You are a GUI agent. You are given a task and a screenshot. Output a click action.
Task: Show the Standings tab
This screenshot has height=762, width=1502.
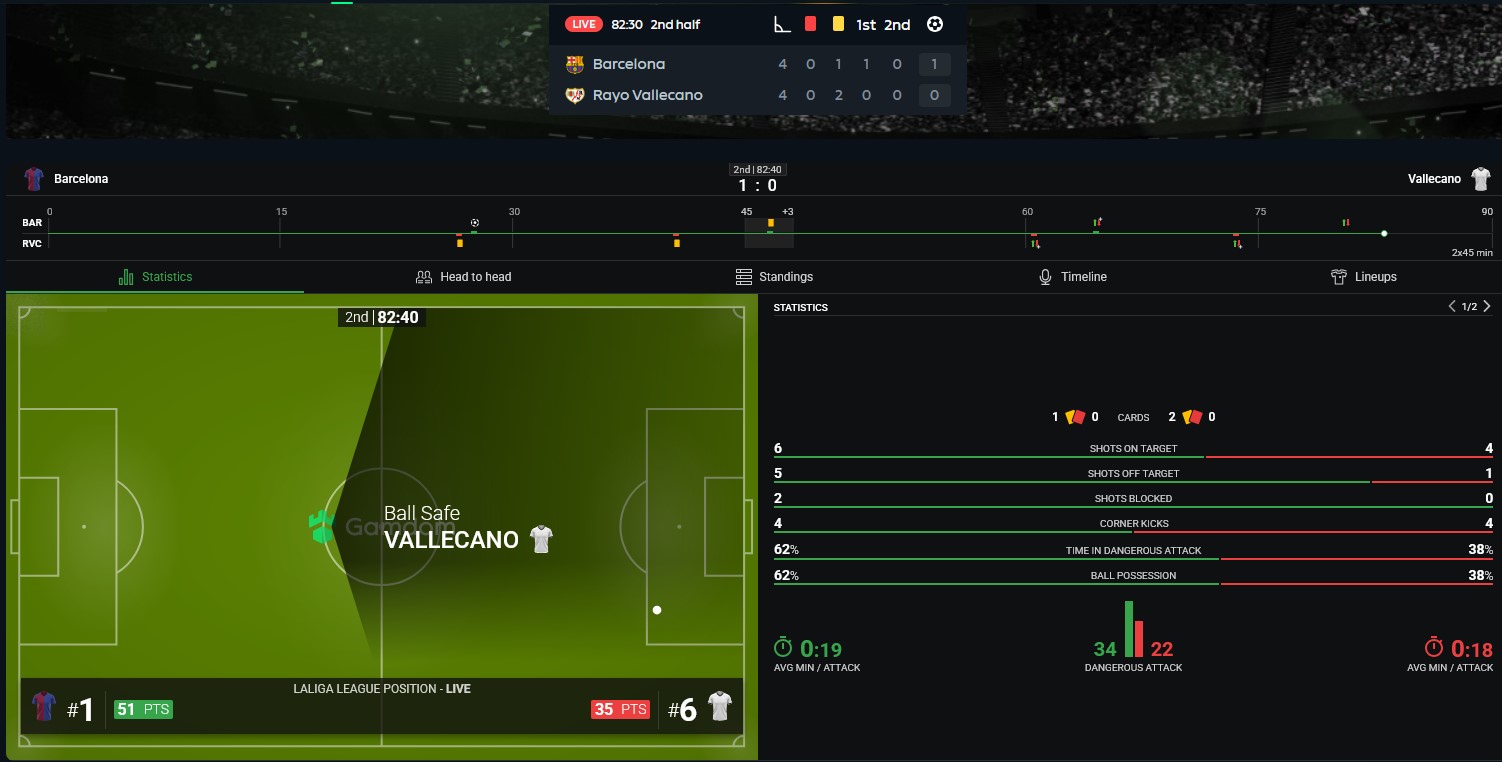click(x=774, y=277)
